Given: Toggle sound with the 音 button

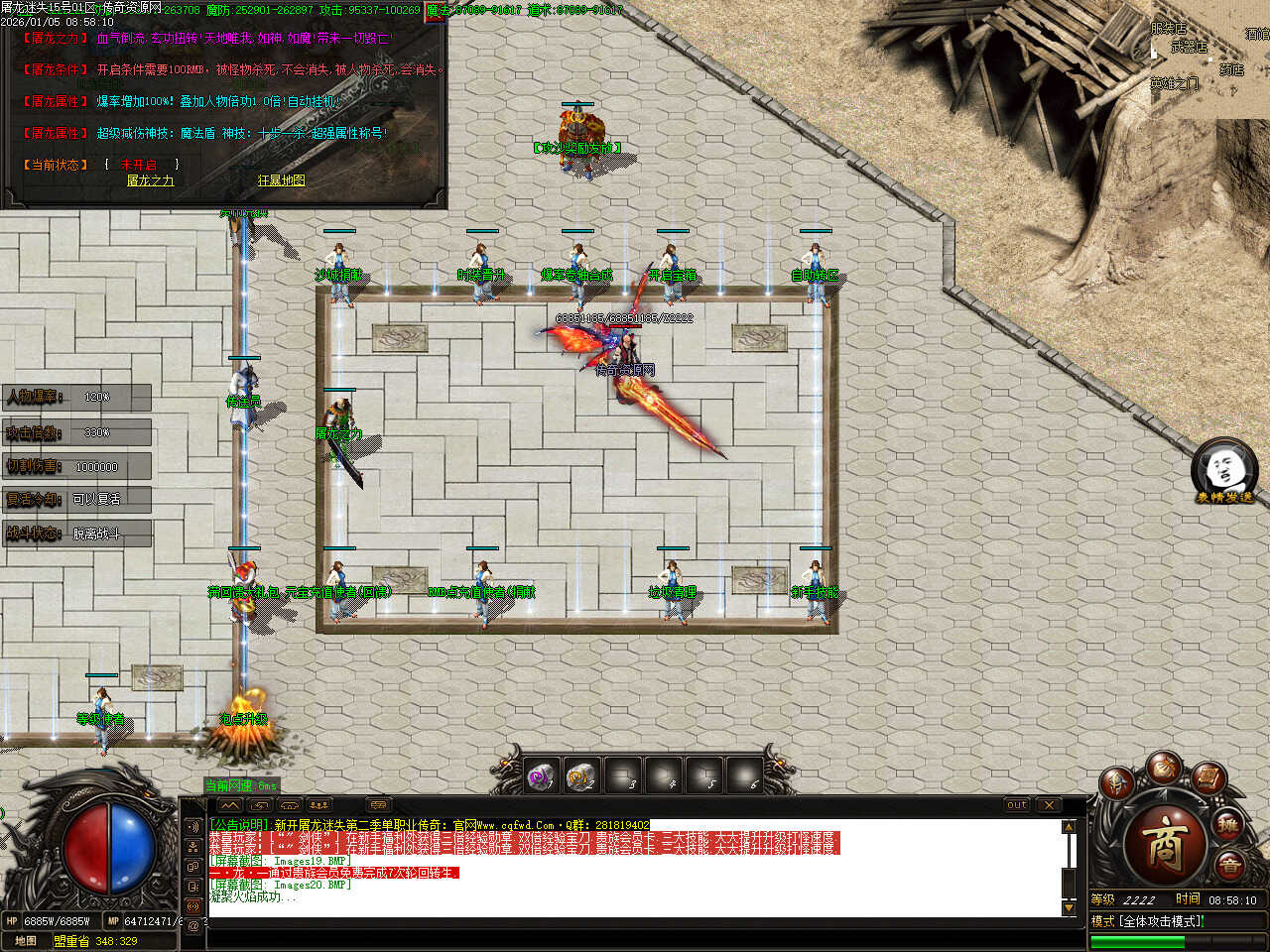Looking at the screenshot, I should pos(1230,867).
